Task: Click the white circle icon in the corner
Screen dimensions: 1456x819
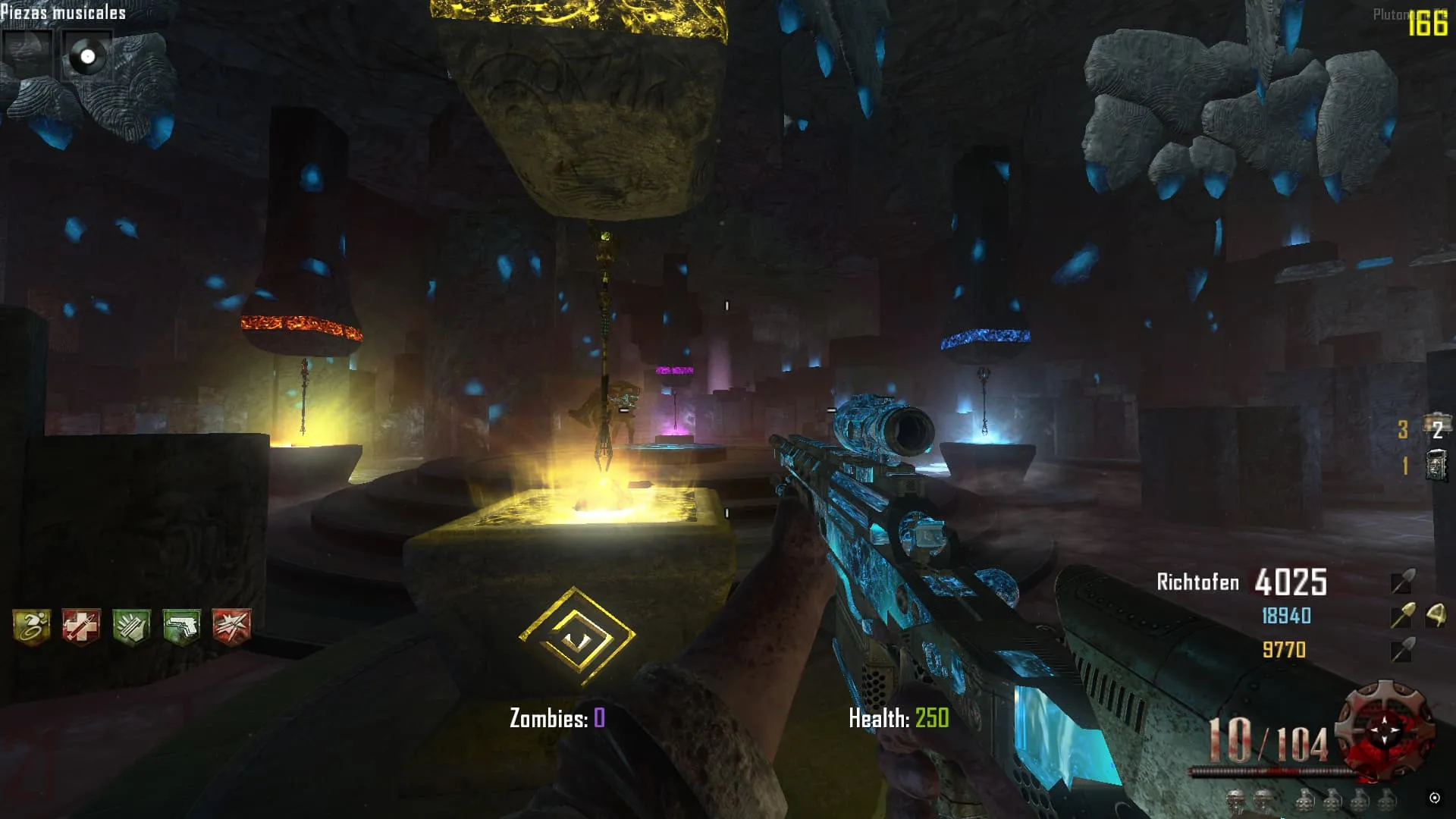Action: click(1434, 797)
